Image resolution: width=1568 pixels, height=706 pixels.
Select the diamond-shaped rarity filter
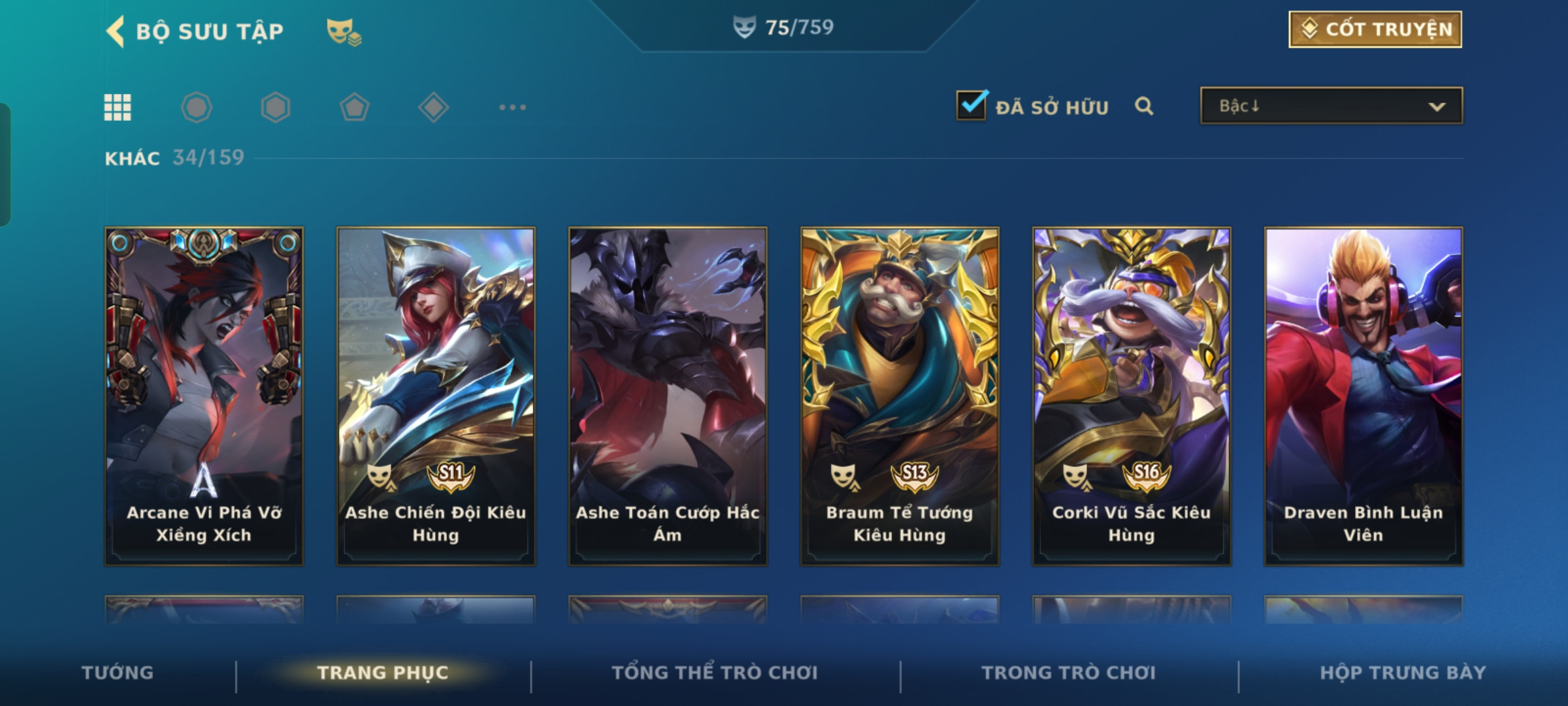click(433, 107)
